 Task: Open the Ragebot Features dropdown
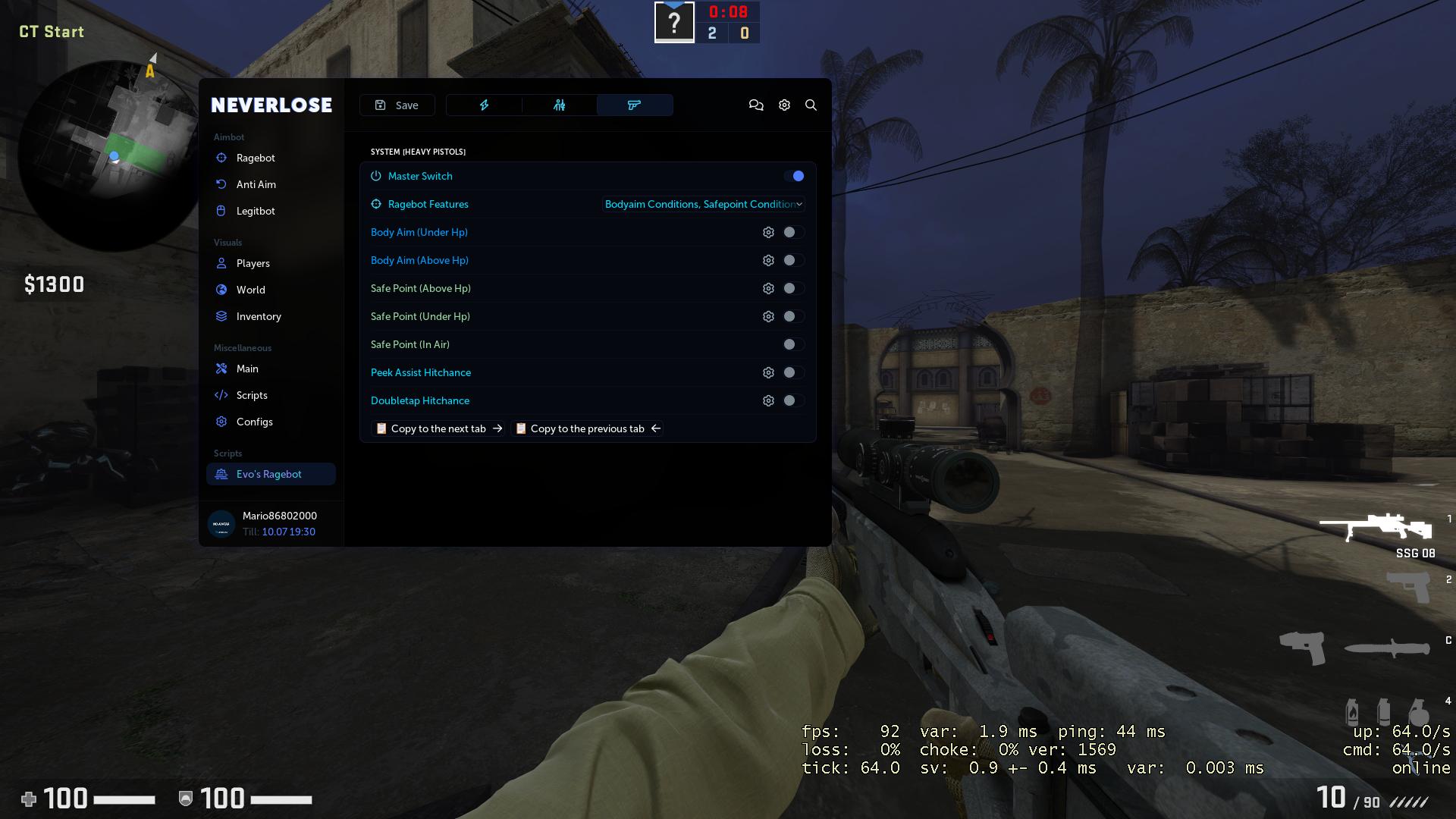pyautogui.click(x=702, y=204)
